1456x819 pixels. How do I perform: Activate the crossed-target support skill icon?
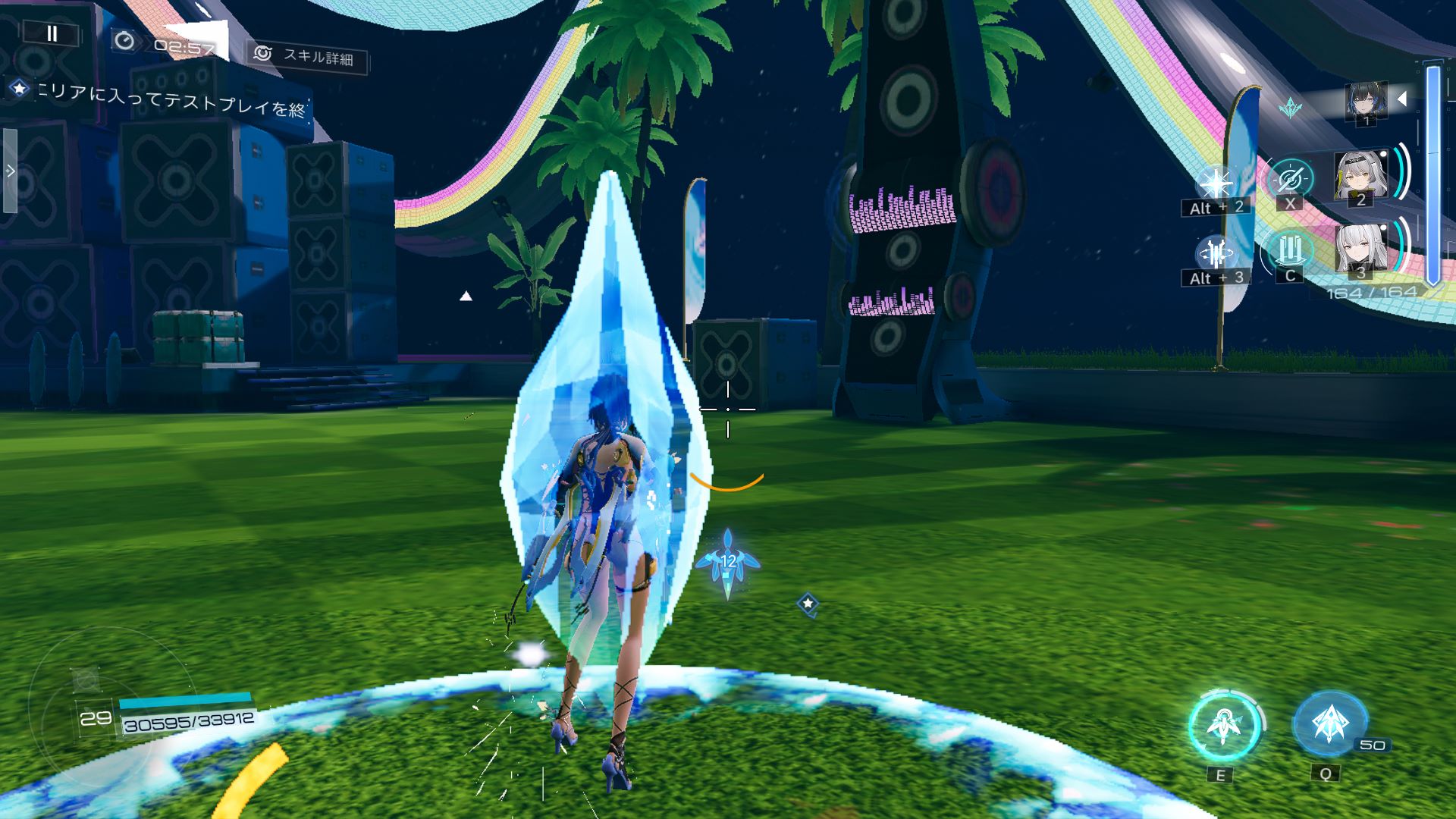coord(1290,180)
